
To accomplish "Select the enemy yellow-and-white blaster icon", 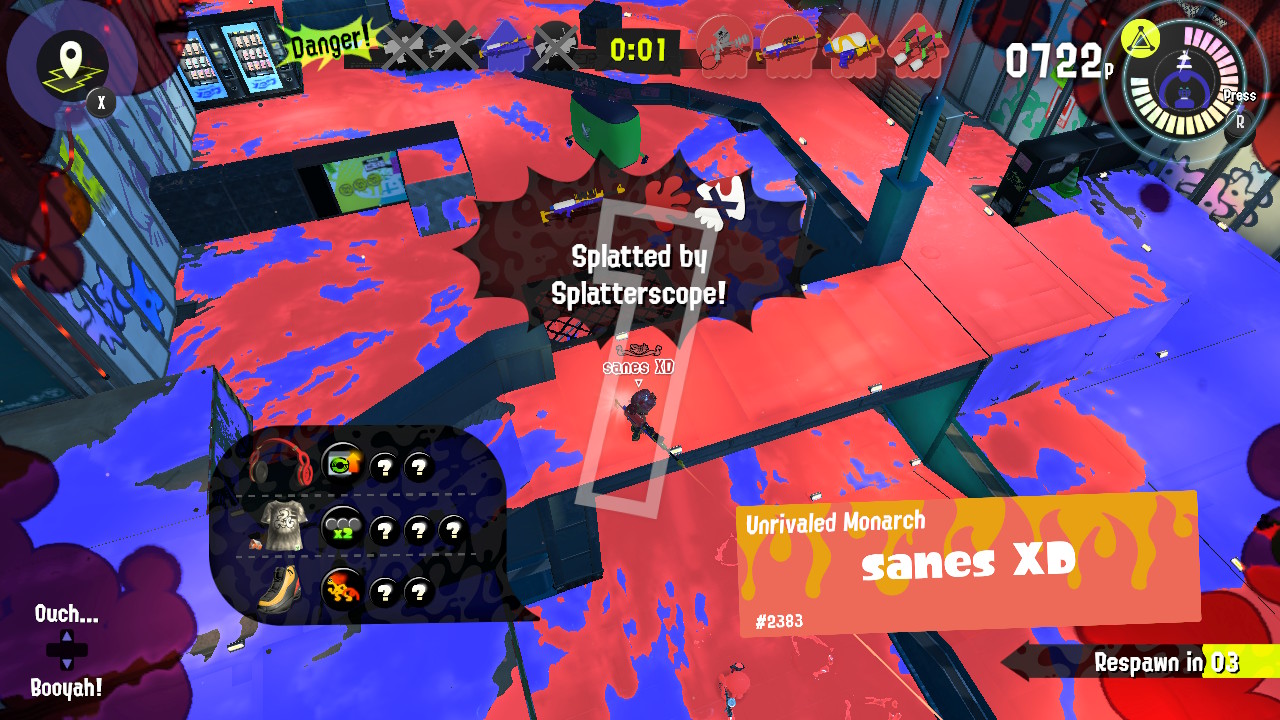I will tap(850, 45).
